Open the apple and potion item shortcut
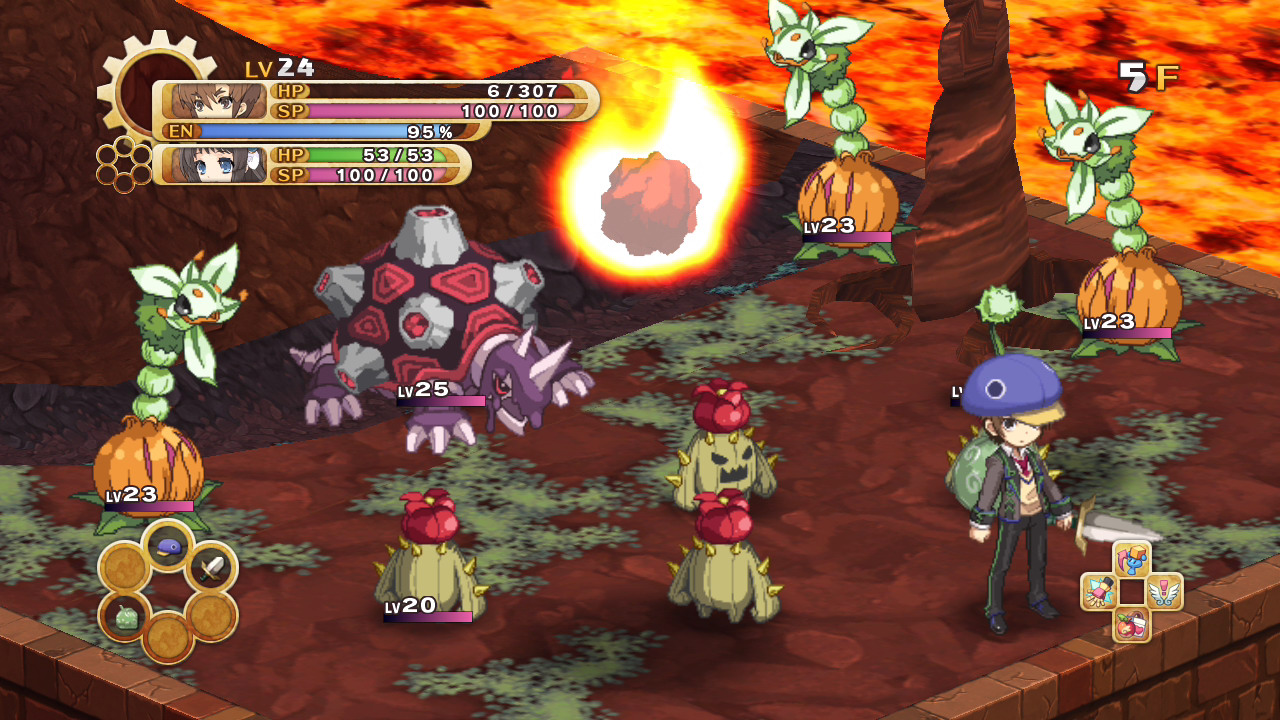 coord(1132,624)
